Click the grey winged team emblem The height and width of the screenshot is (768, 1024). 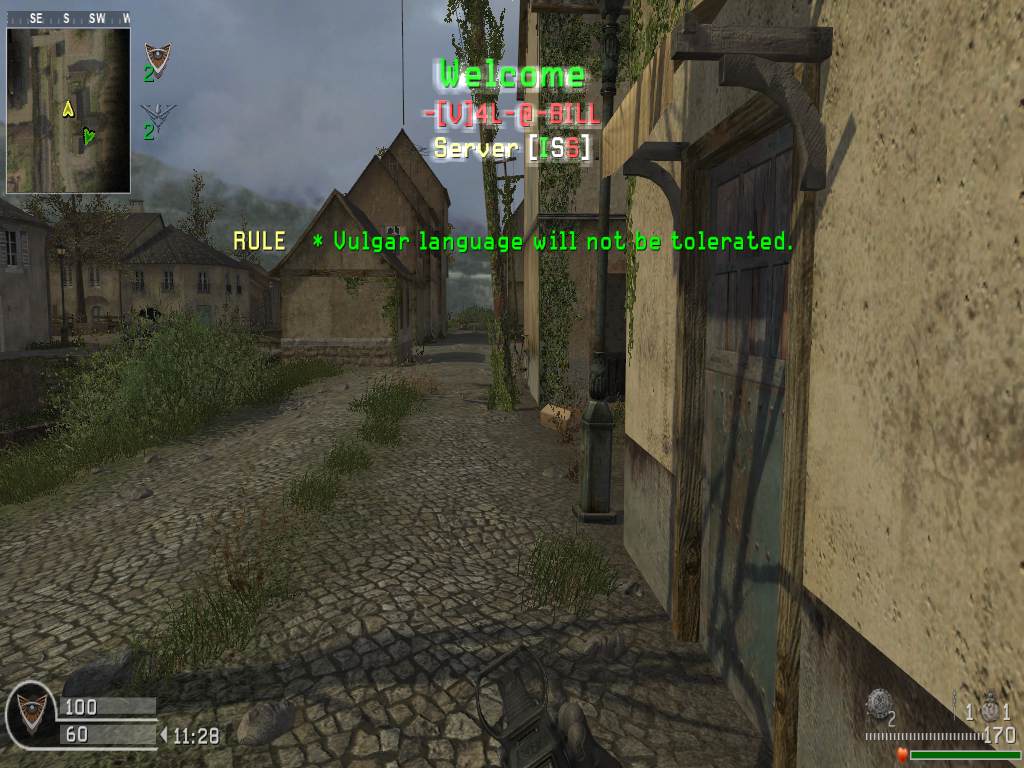(x=155, y=110)
